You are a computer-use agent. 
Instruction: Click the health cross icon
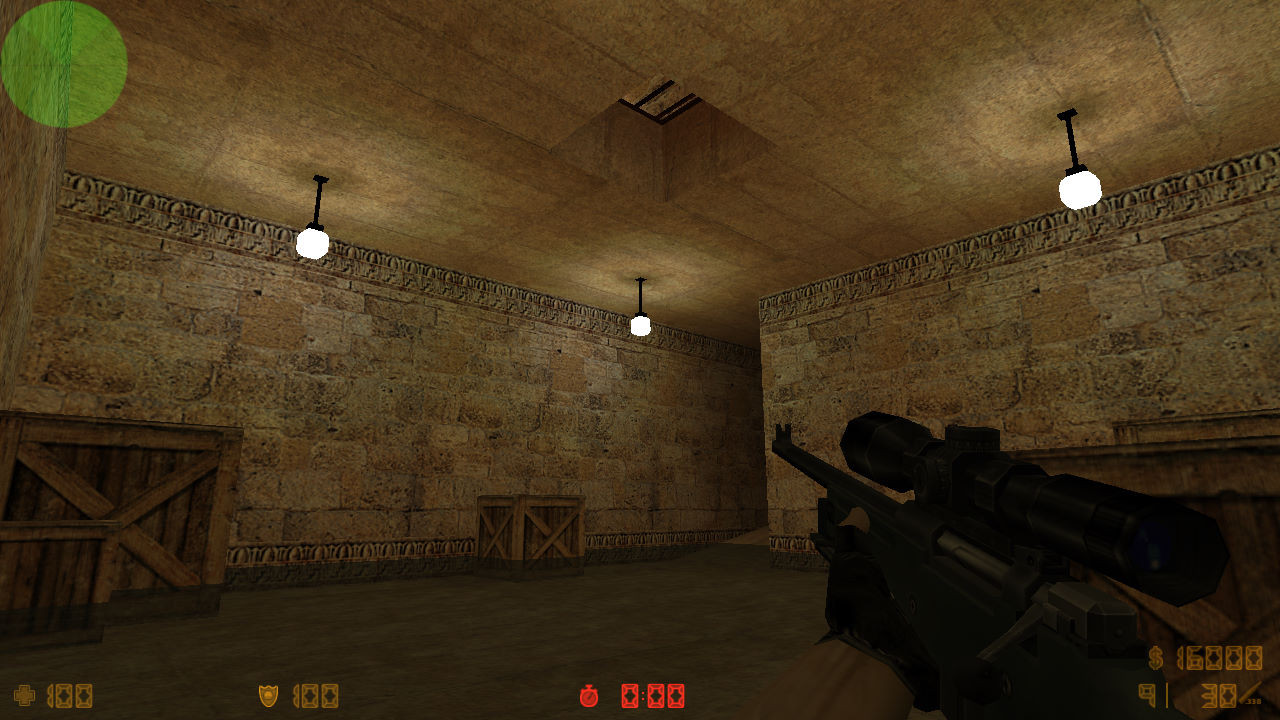pyautogui.click(x=25, y=695)
